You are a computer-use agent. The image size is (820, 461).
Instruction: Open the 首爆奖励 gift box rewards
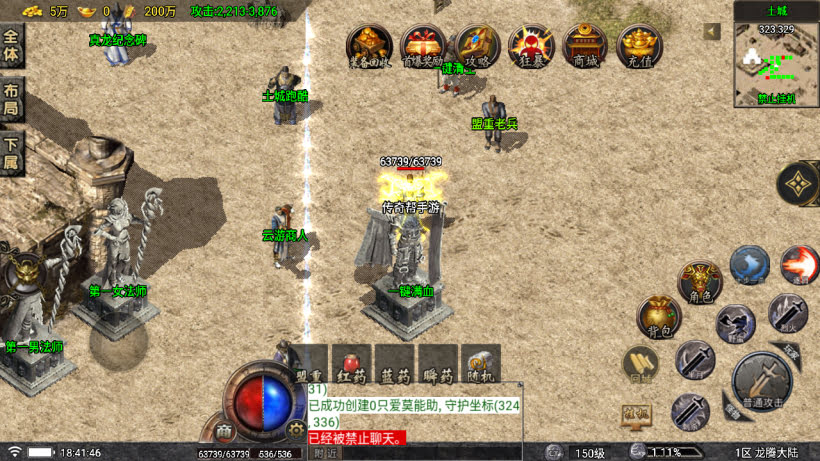pyautogui.click(x=422, y=46)
